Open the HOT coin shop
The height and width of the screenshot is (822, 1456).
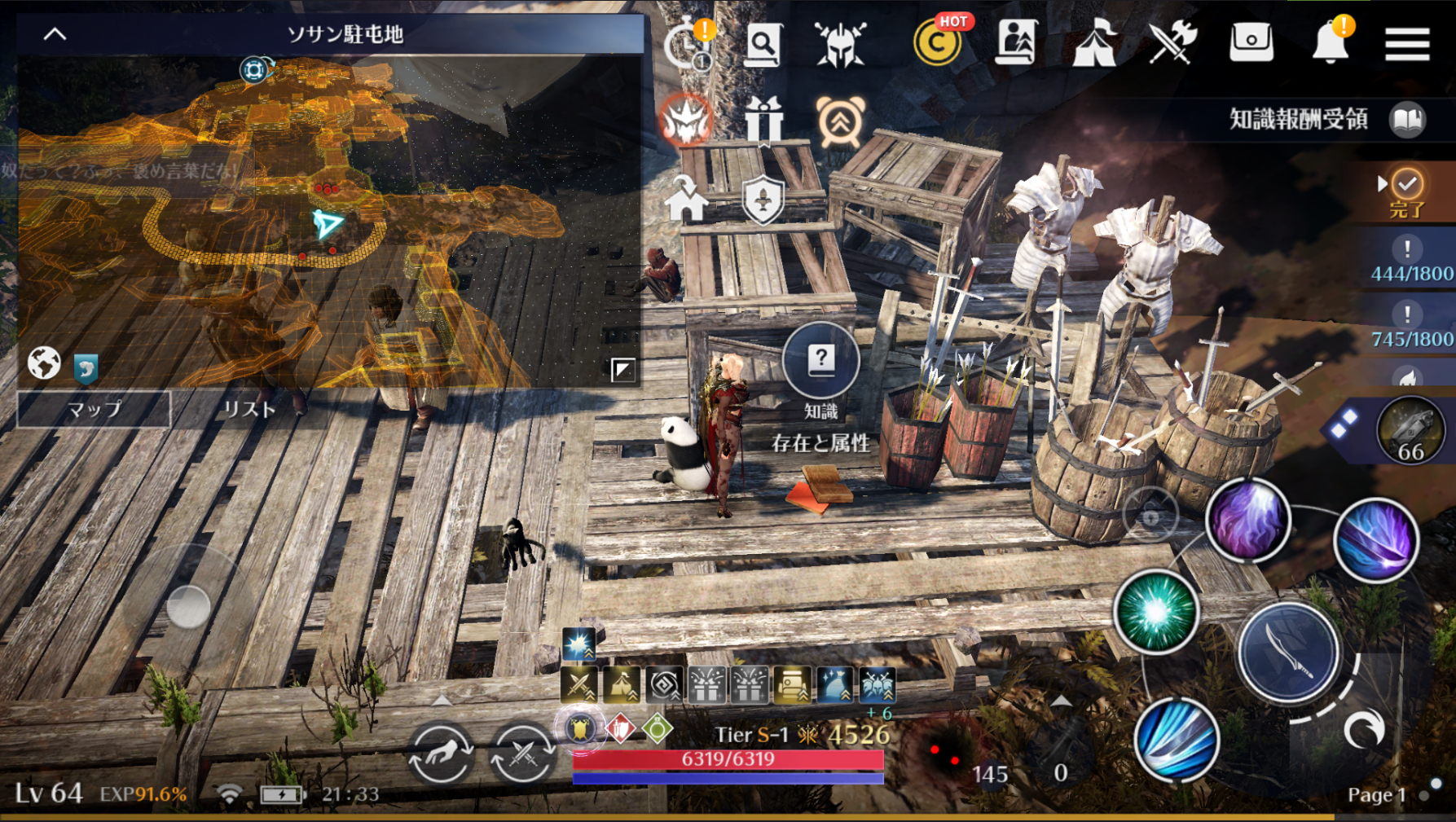[x=937, y=42]
